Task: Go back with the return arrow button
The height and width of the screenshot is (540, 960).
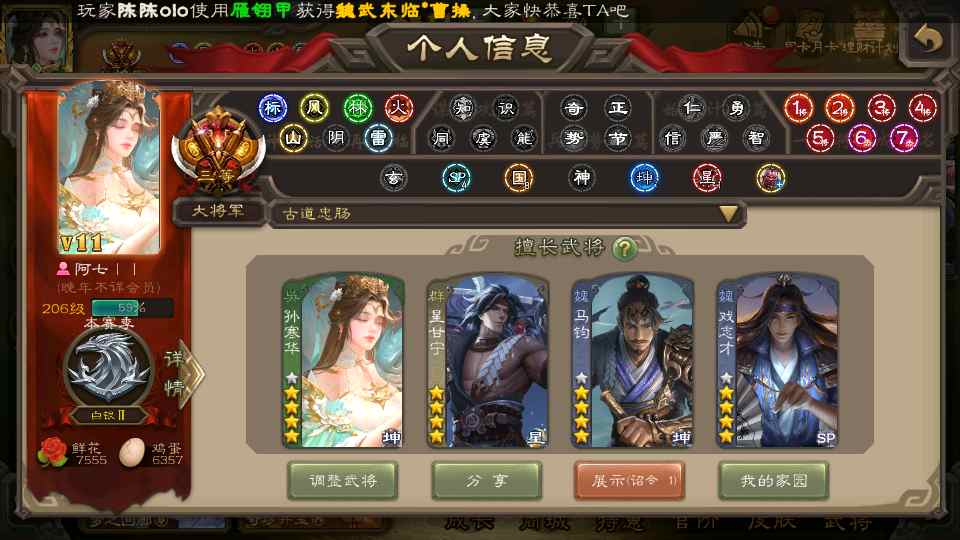Action: [x=929, y=39]
